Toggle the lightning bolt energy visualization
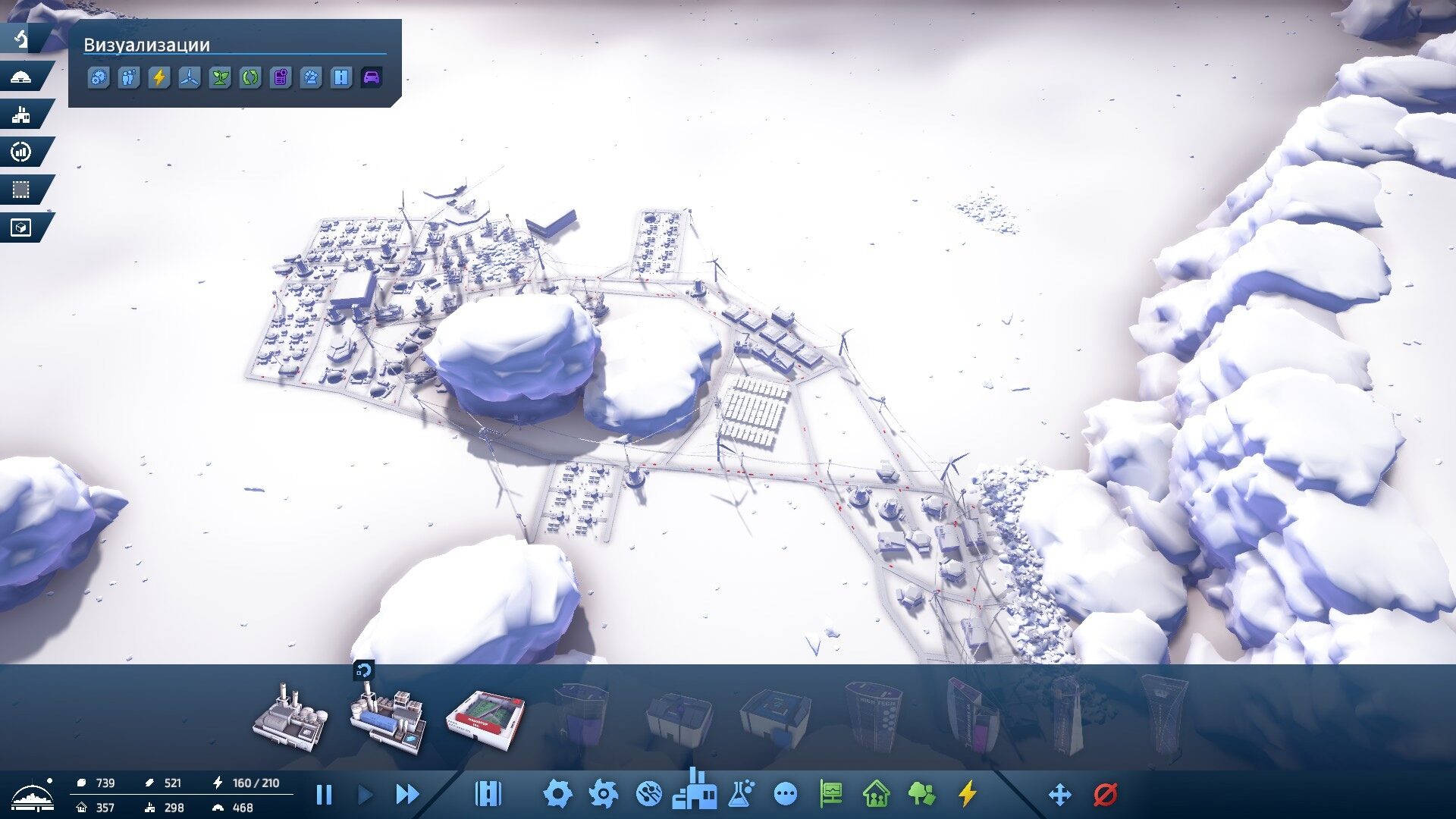 click(x=159, y=77)
